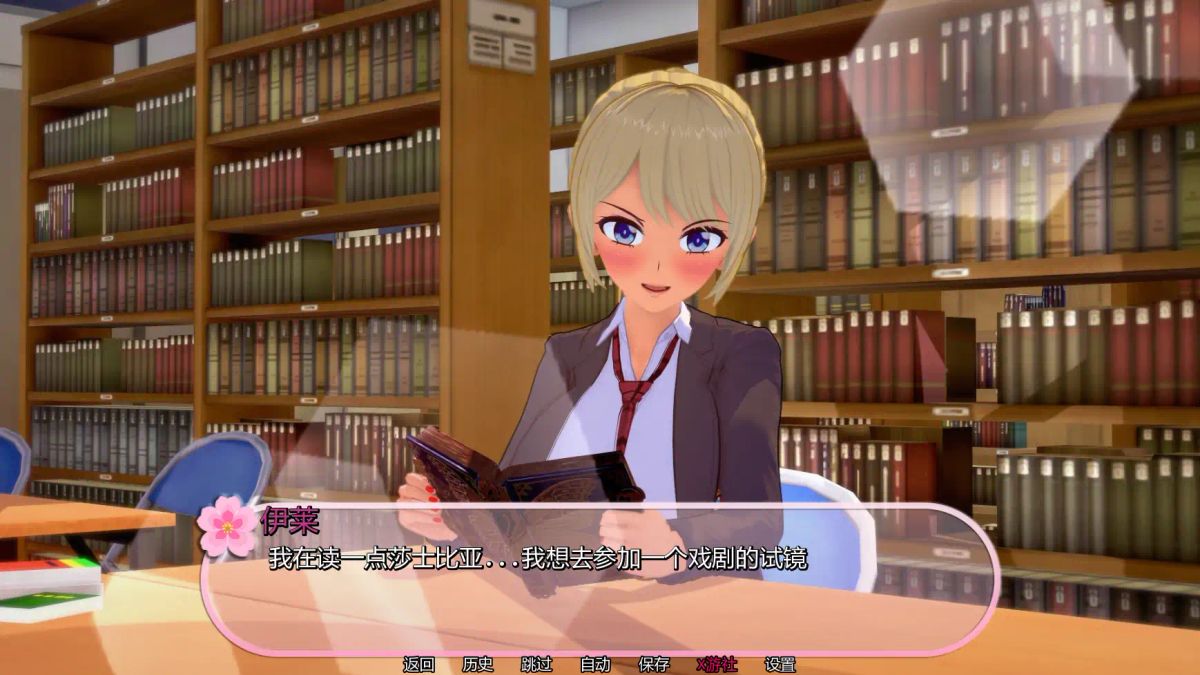
Task: Click the pink X游社 link
Action: click(x=716, y=664)
